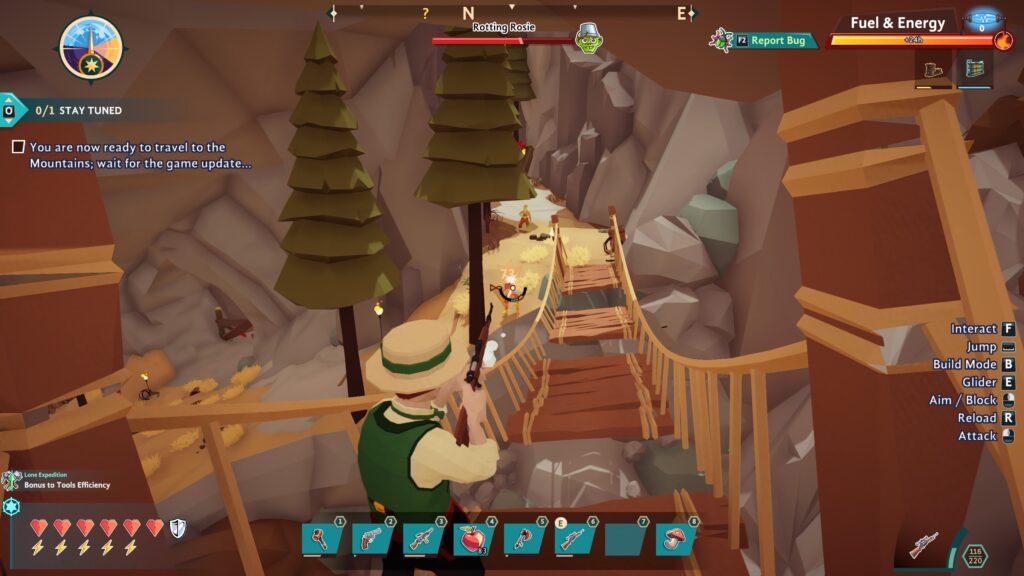Click the frost snowflake status icon

pos(11,507)
